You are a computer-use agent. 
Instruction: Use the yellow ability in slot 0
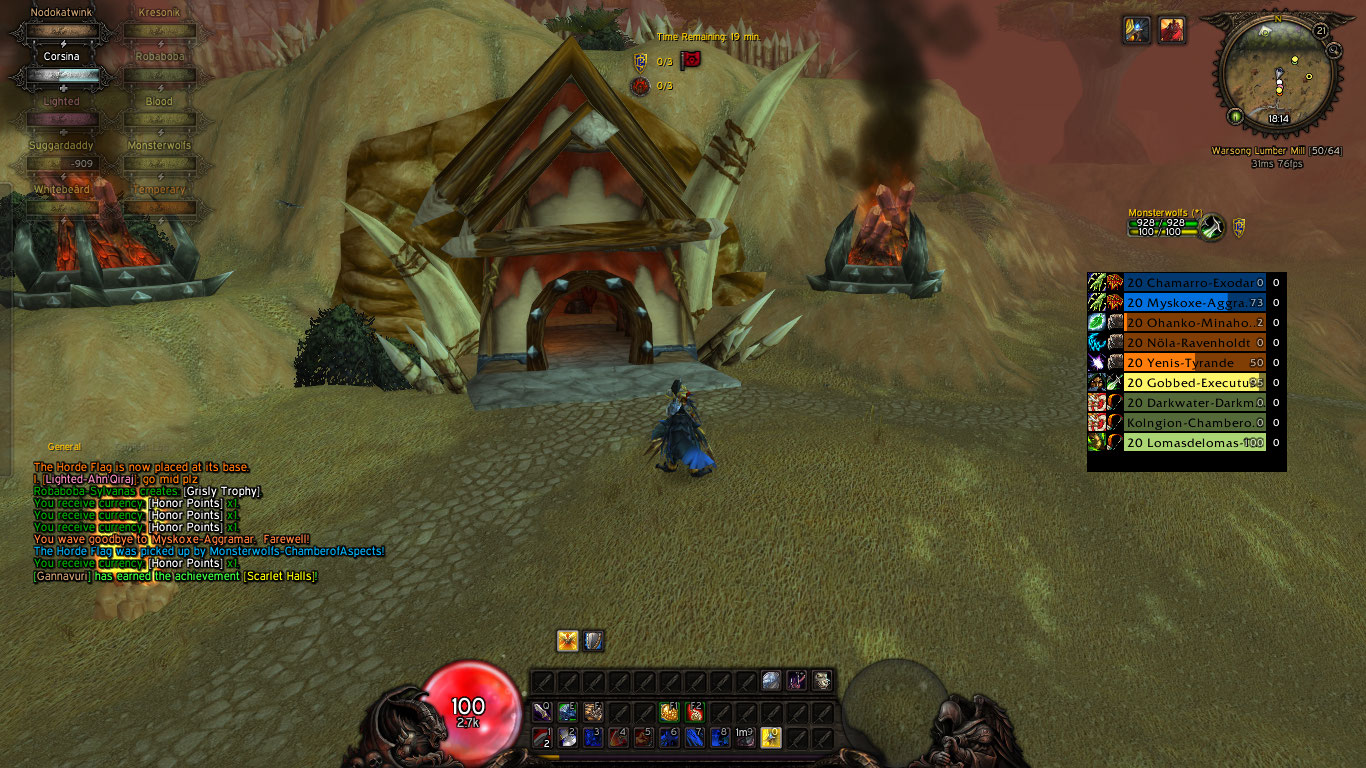pyautogui.click(x=770, y=738)
